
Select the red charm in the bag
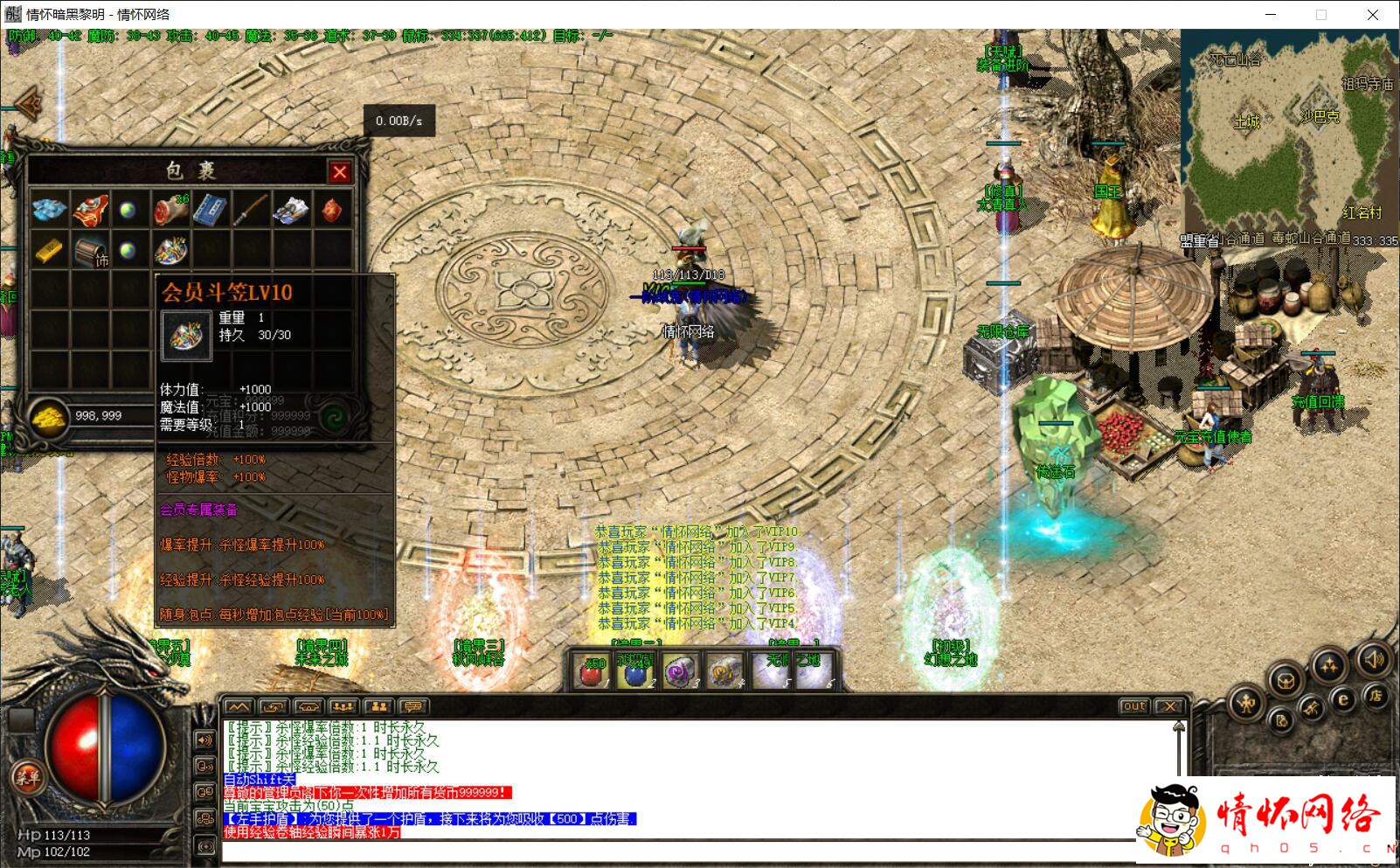332,210
